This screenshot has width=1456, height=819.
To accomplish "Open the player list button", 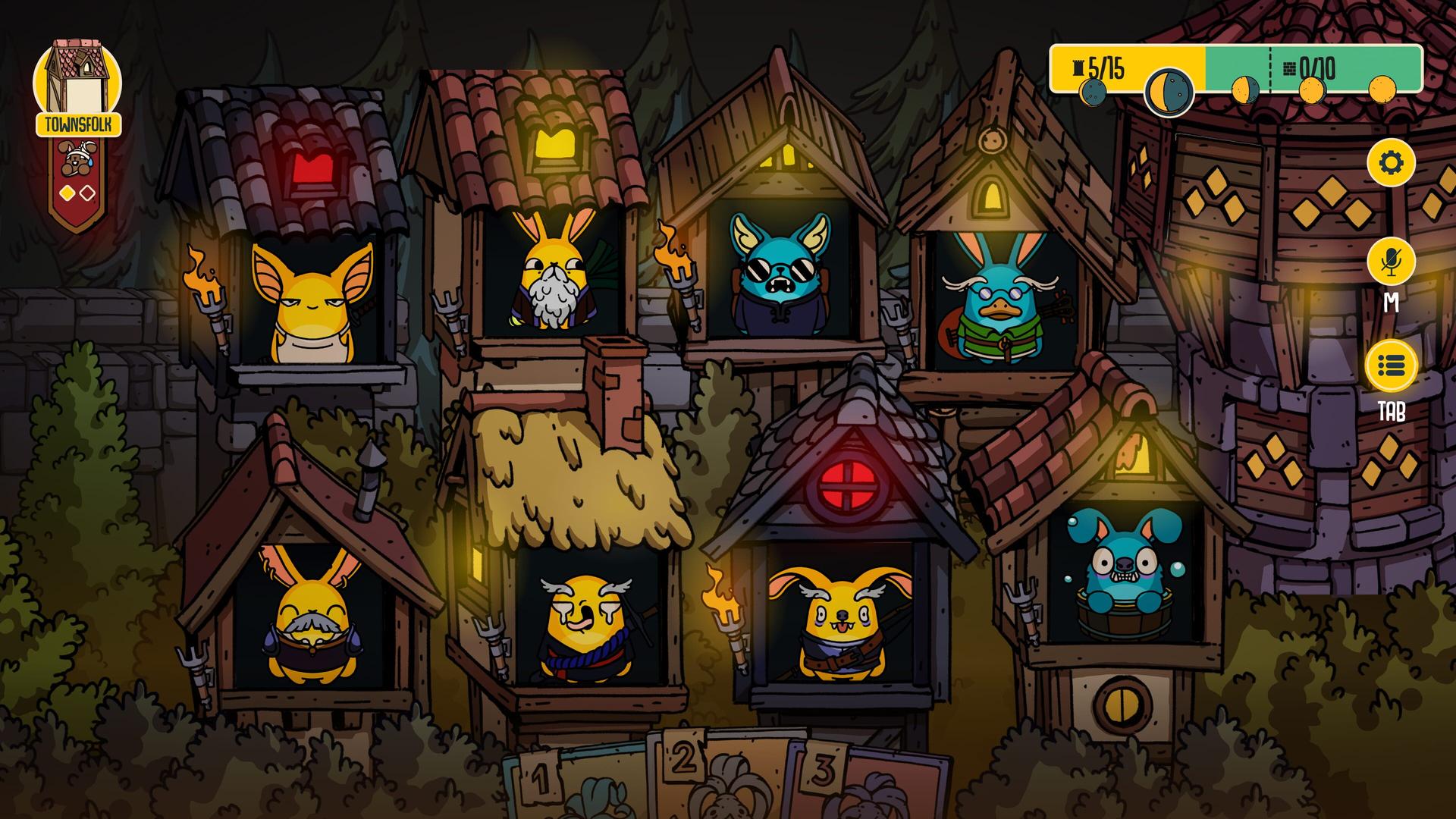I will (x=1391, y=367).
